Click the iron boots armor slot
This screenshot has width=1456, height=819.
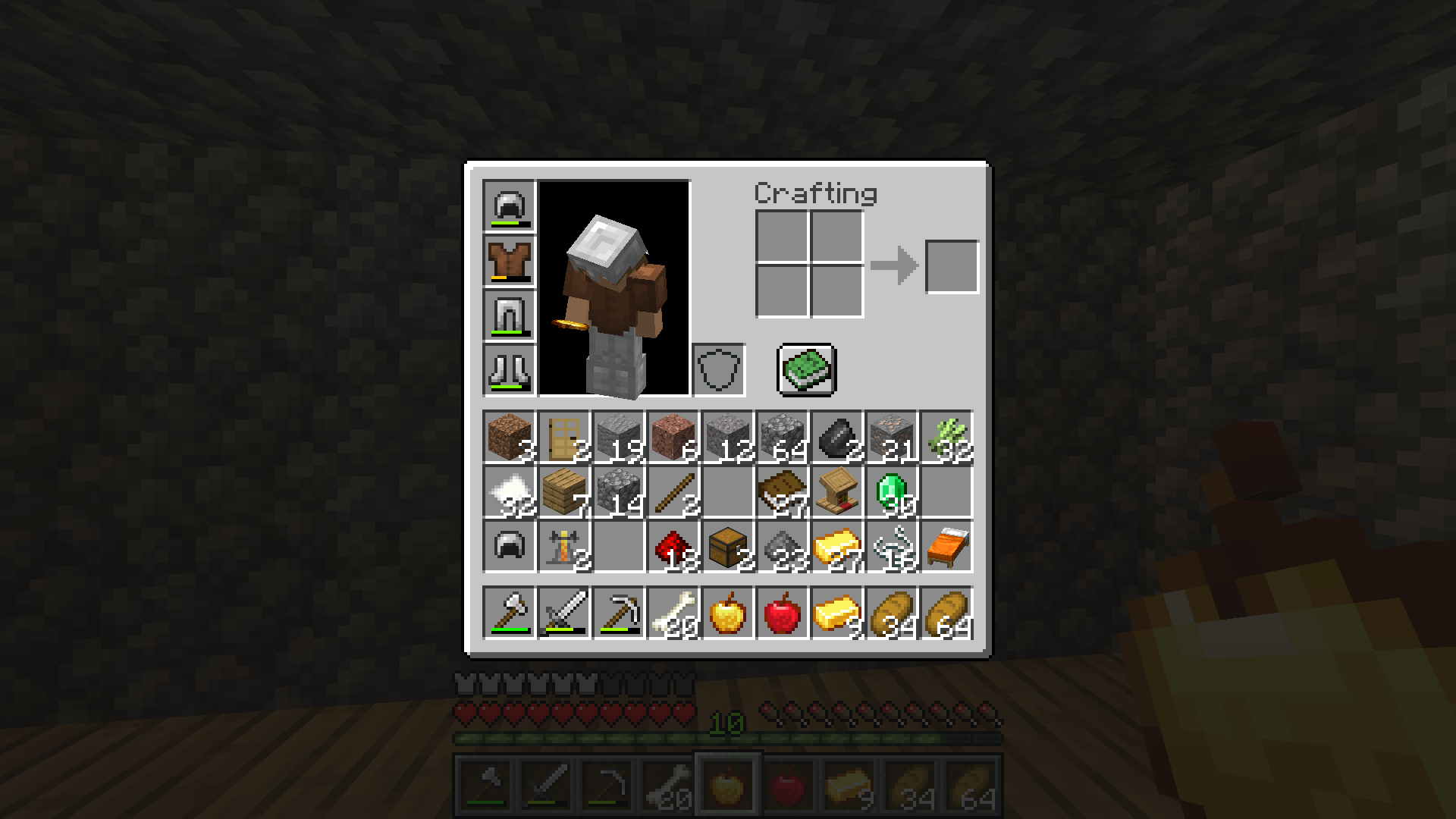(509, 369)
